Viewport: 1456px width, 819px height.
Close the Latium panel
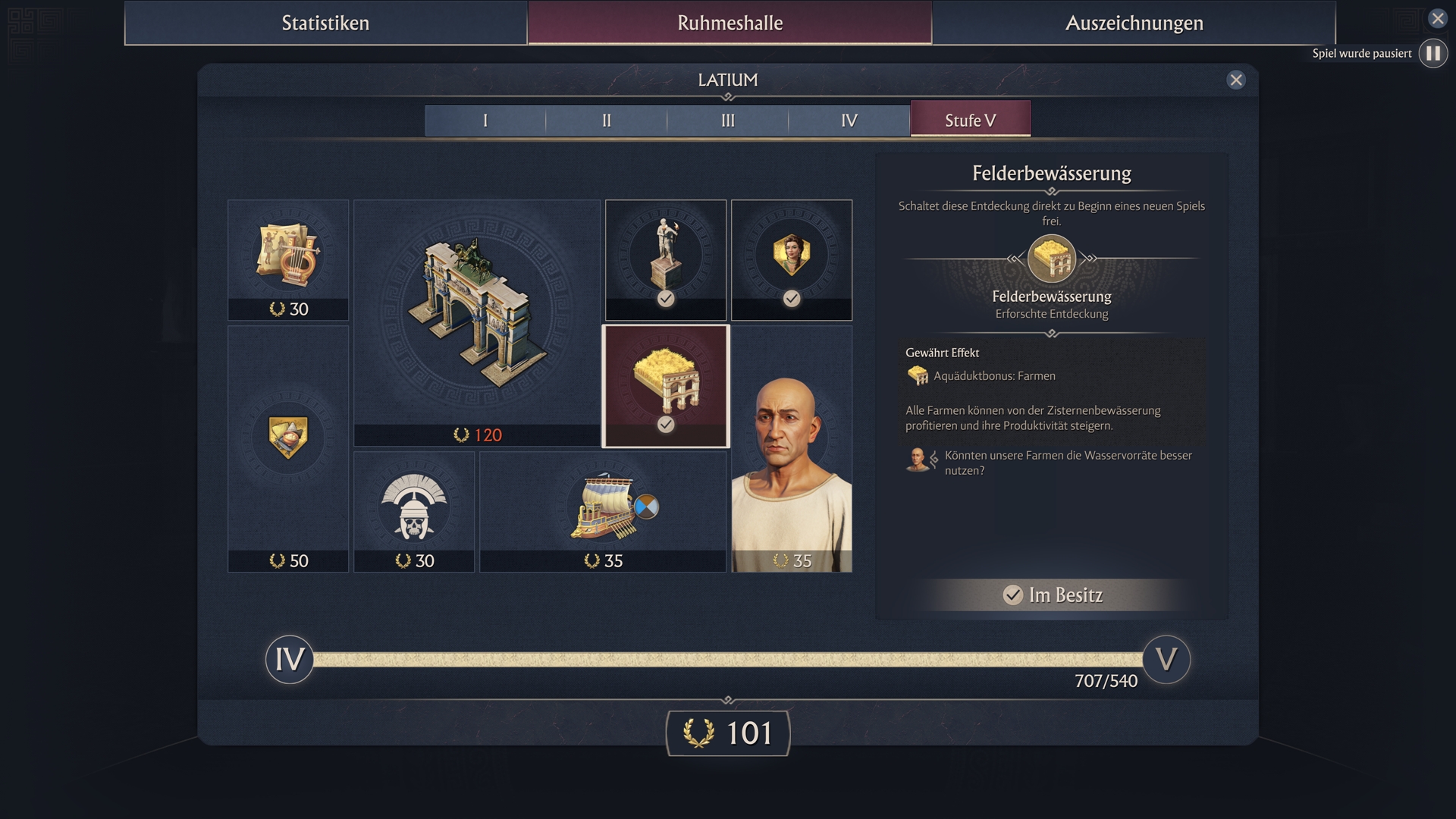1236,80
